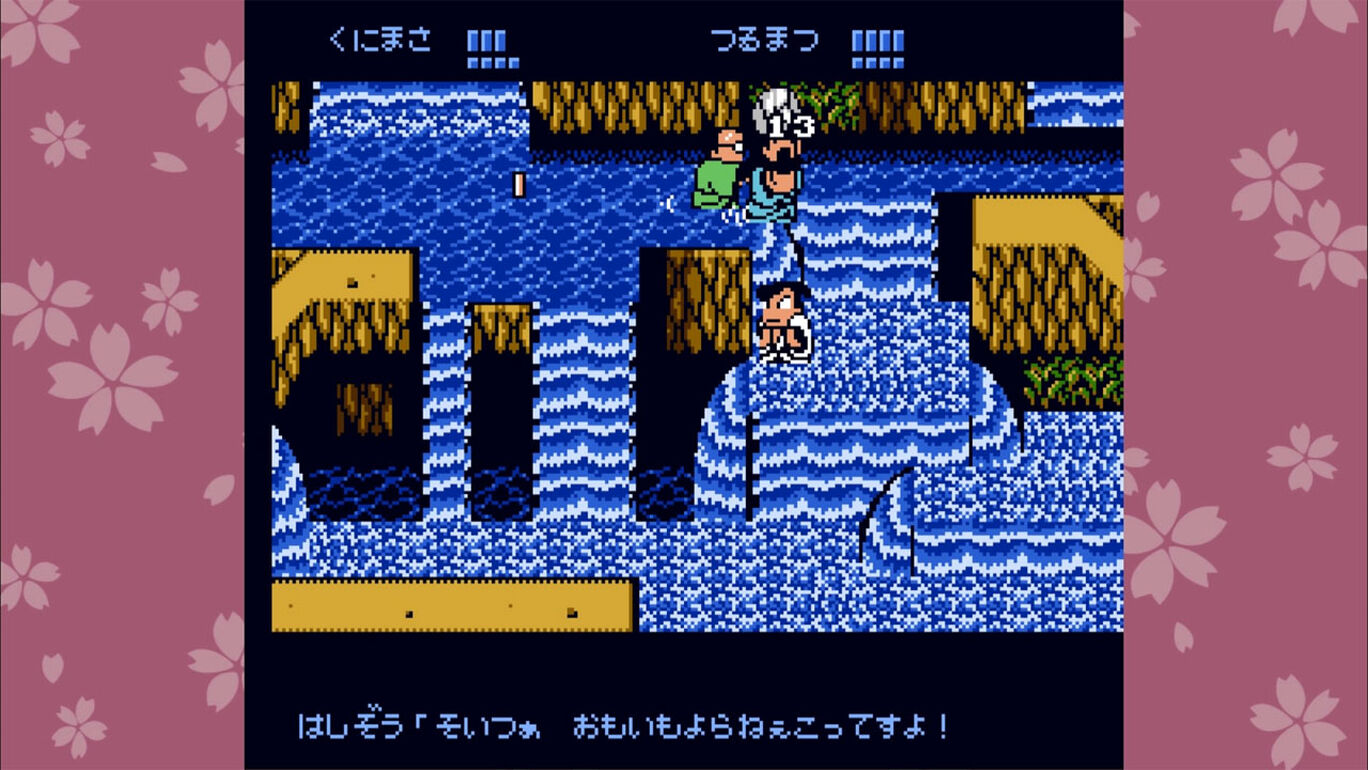The width and height of the screenshot is (1368, 770).
Task: Click the floating yellow item near the waterfall
Action: pyautogui.click(x=519, y=183)
